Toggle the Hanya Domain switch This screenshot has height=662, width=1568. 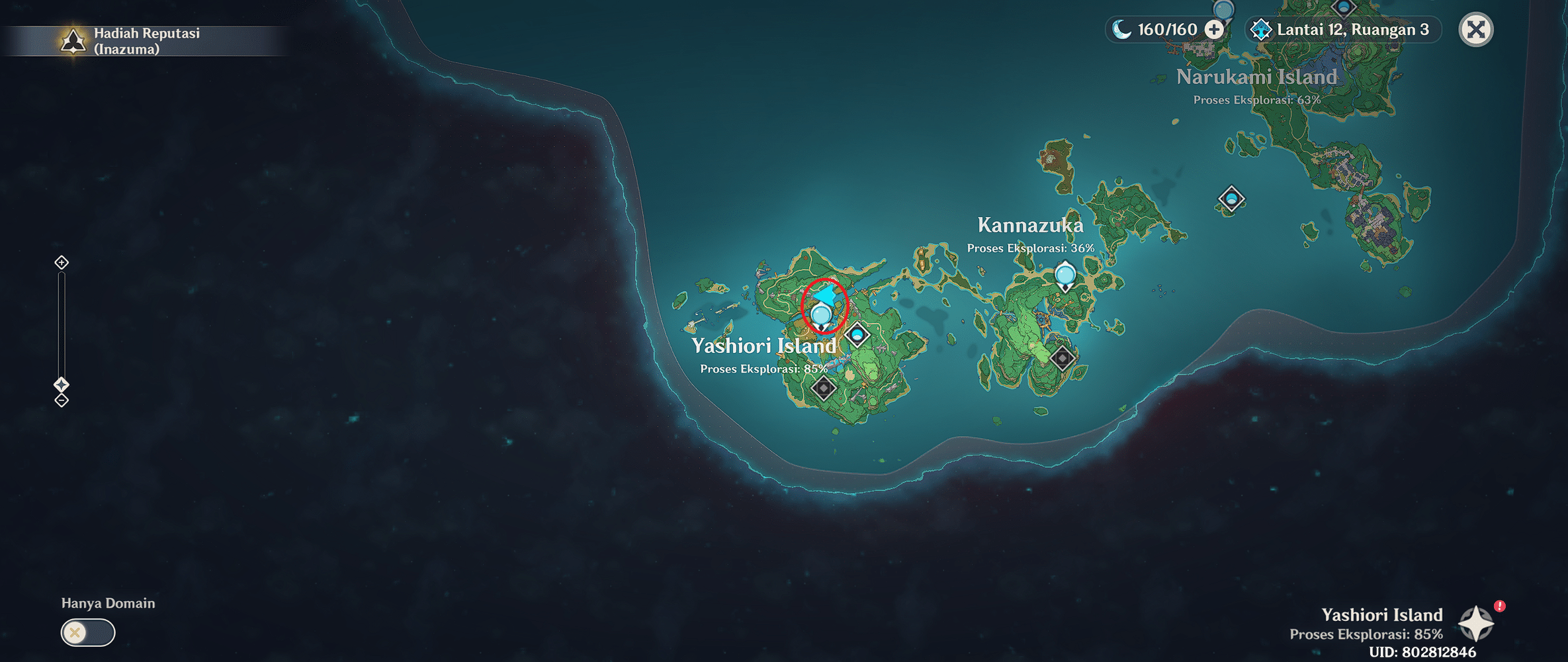[87, 632]
